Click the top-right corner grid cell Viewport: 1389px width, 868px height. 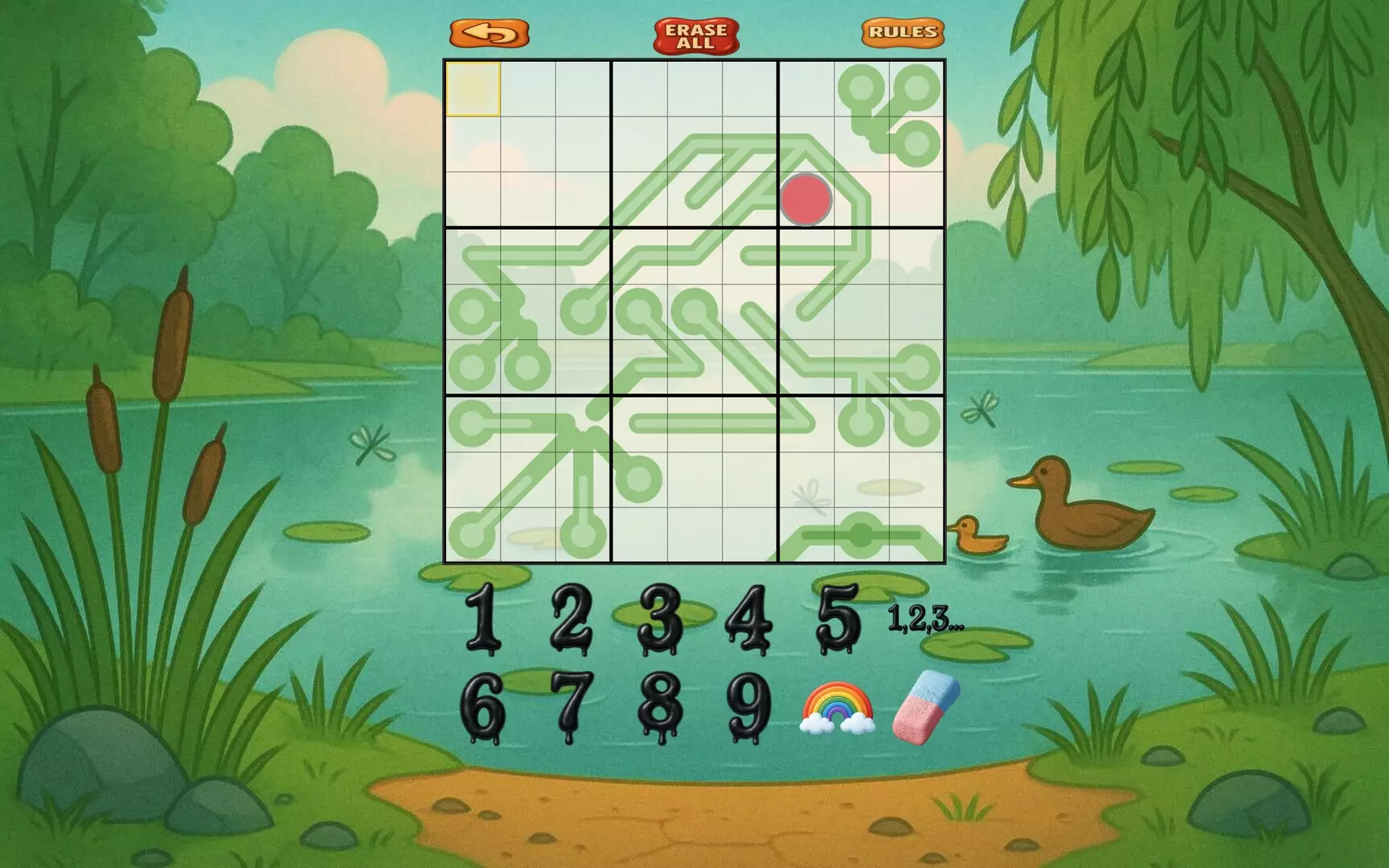click(x=916, y=88)
